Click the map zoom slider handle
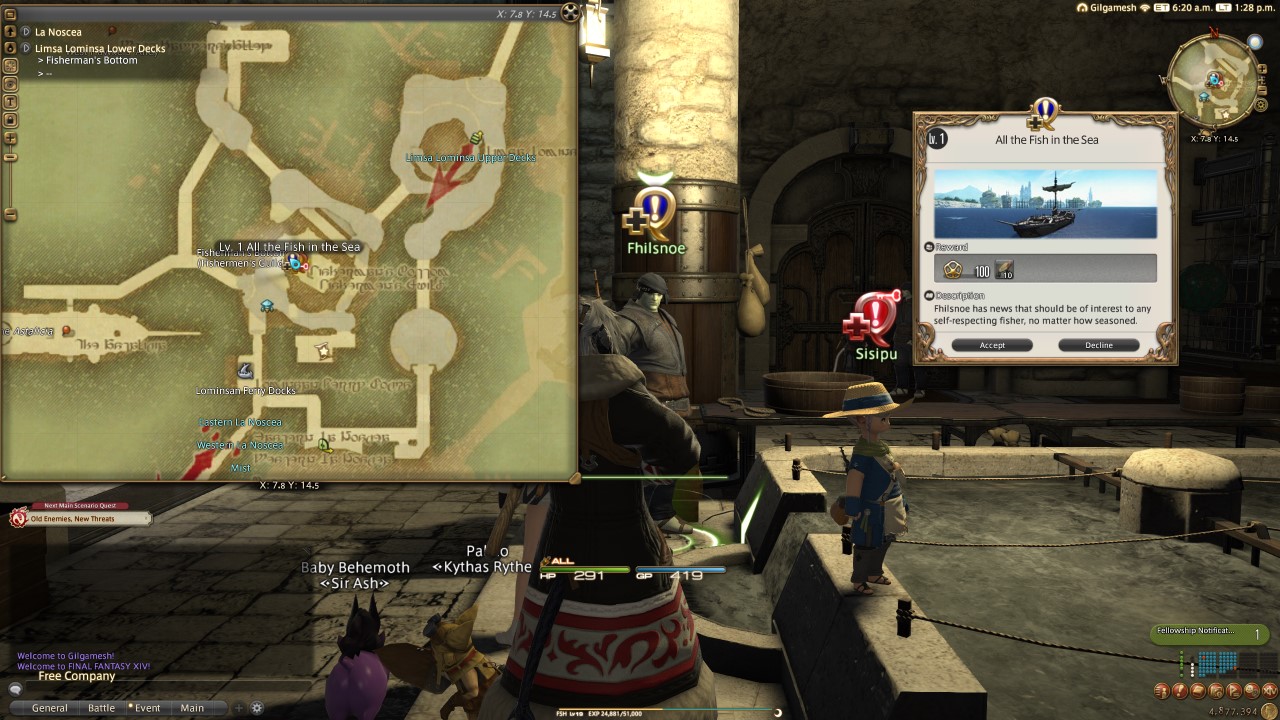This screenshot has width=1280, height=720. [x=10, y=156]
